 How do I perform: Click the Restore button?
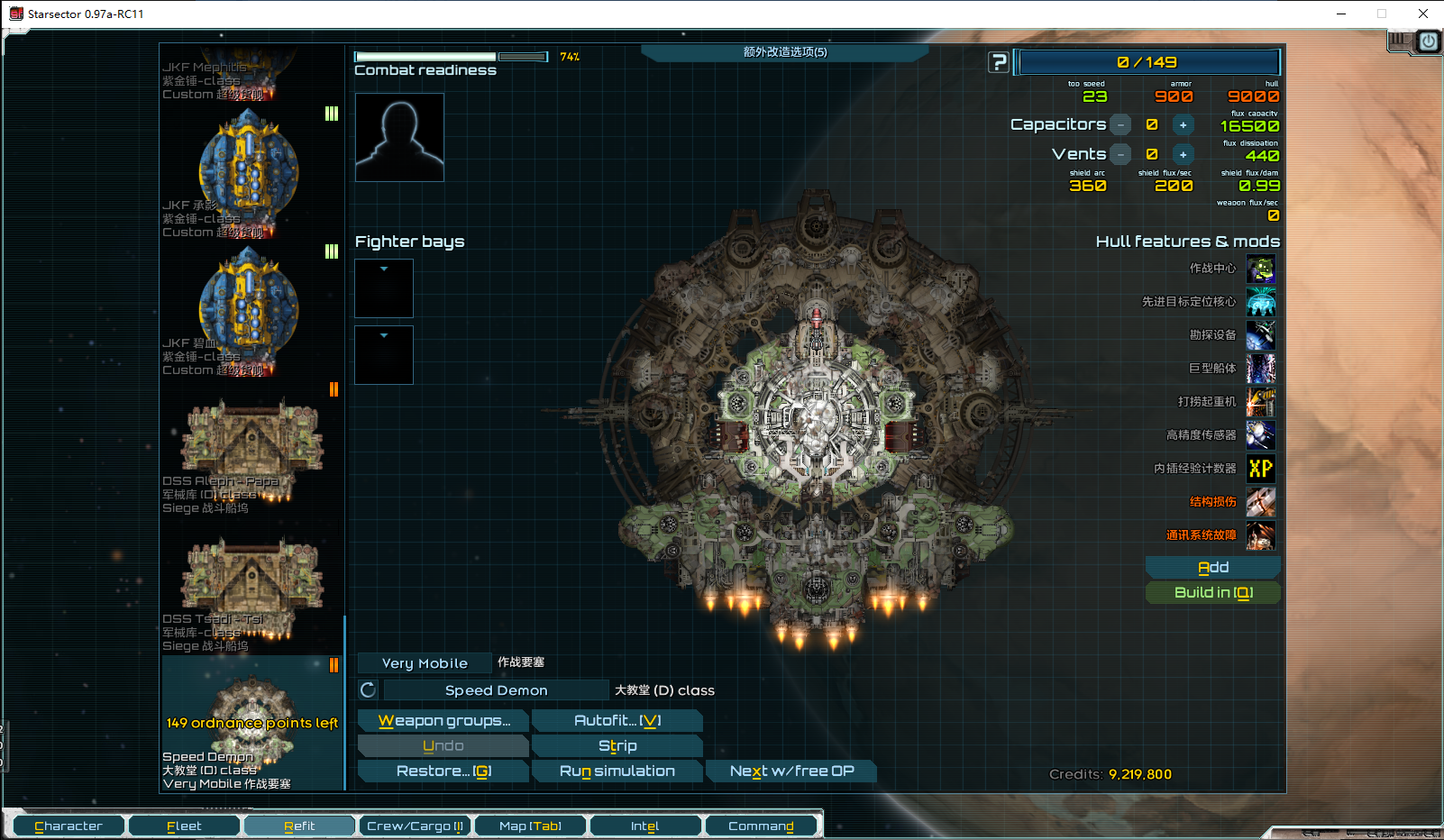tap(443, 772)
